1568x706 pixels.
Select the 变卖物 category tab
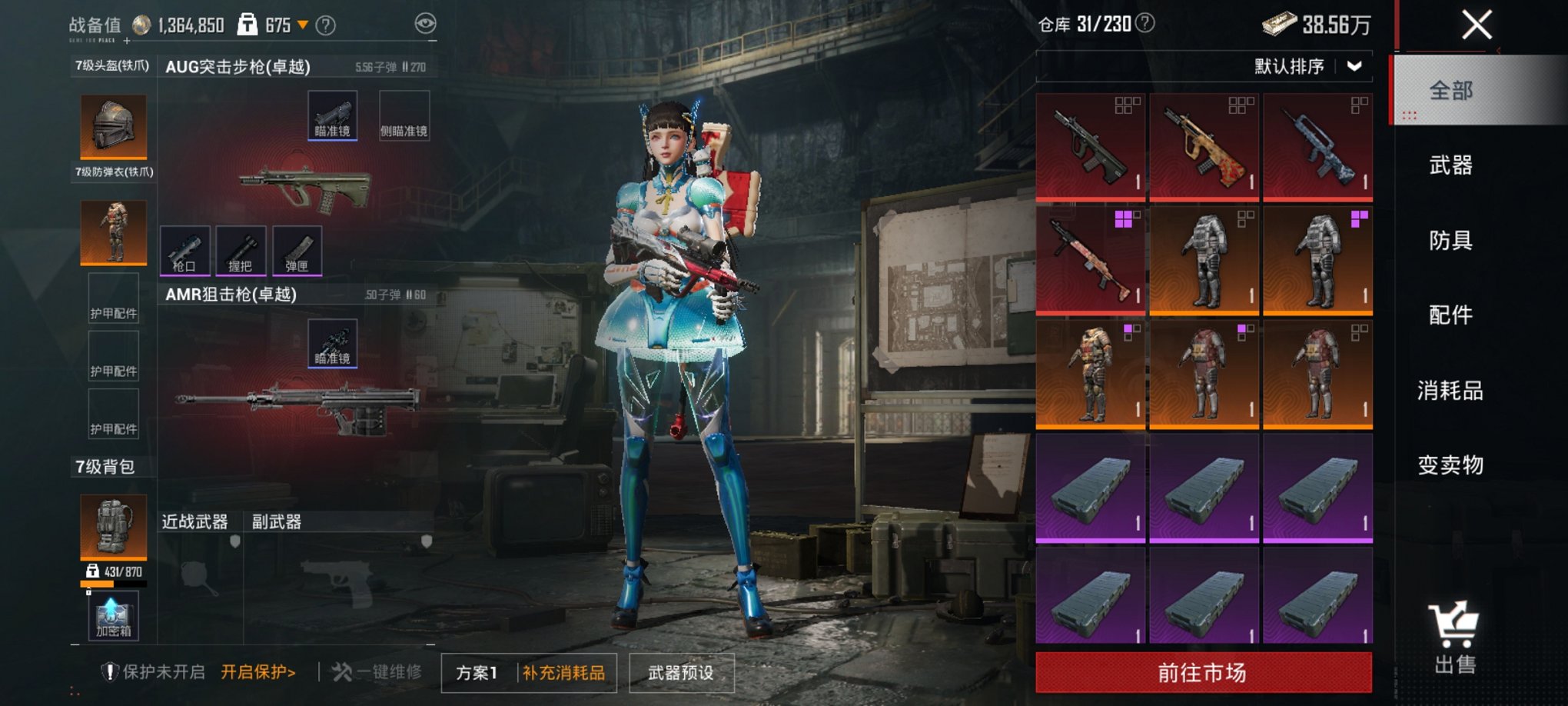coord(1450,465)
